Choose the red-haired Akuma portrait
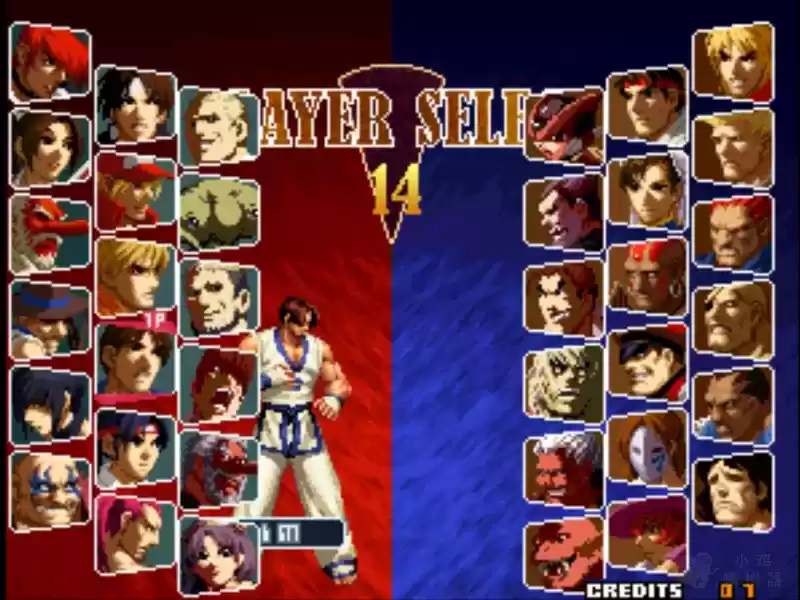This screenshot has height=600, width=800. [732, 232]
